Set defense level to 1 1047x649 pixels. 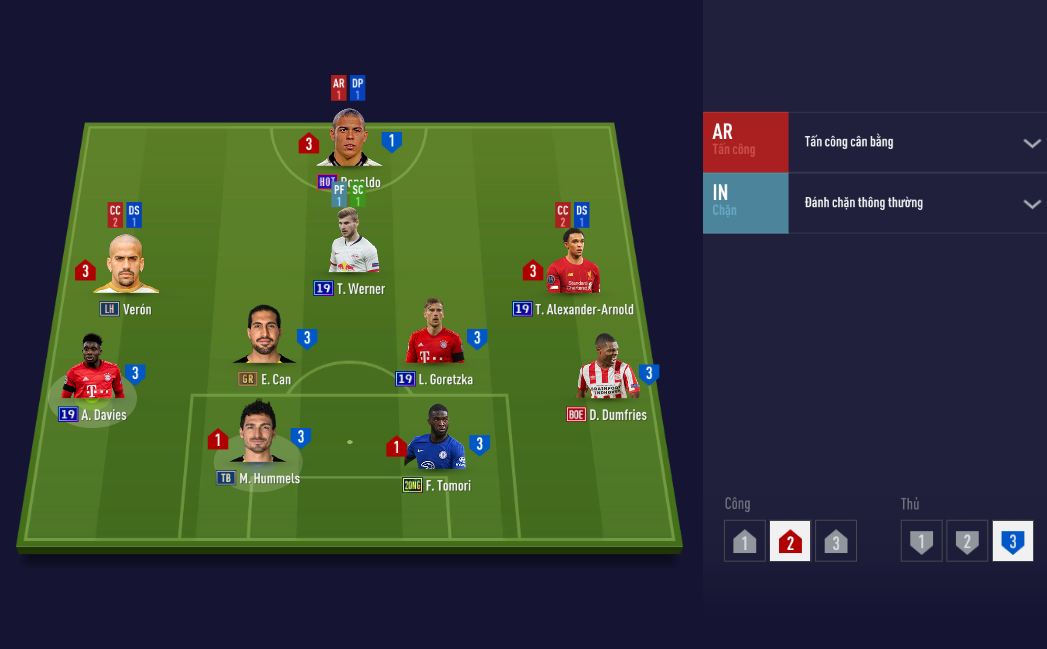pos(921,541)
